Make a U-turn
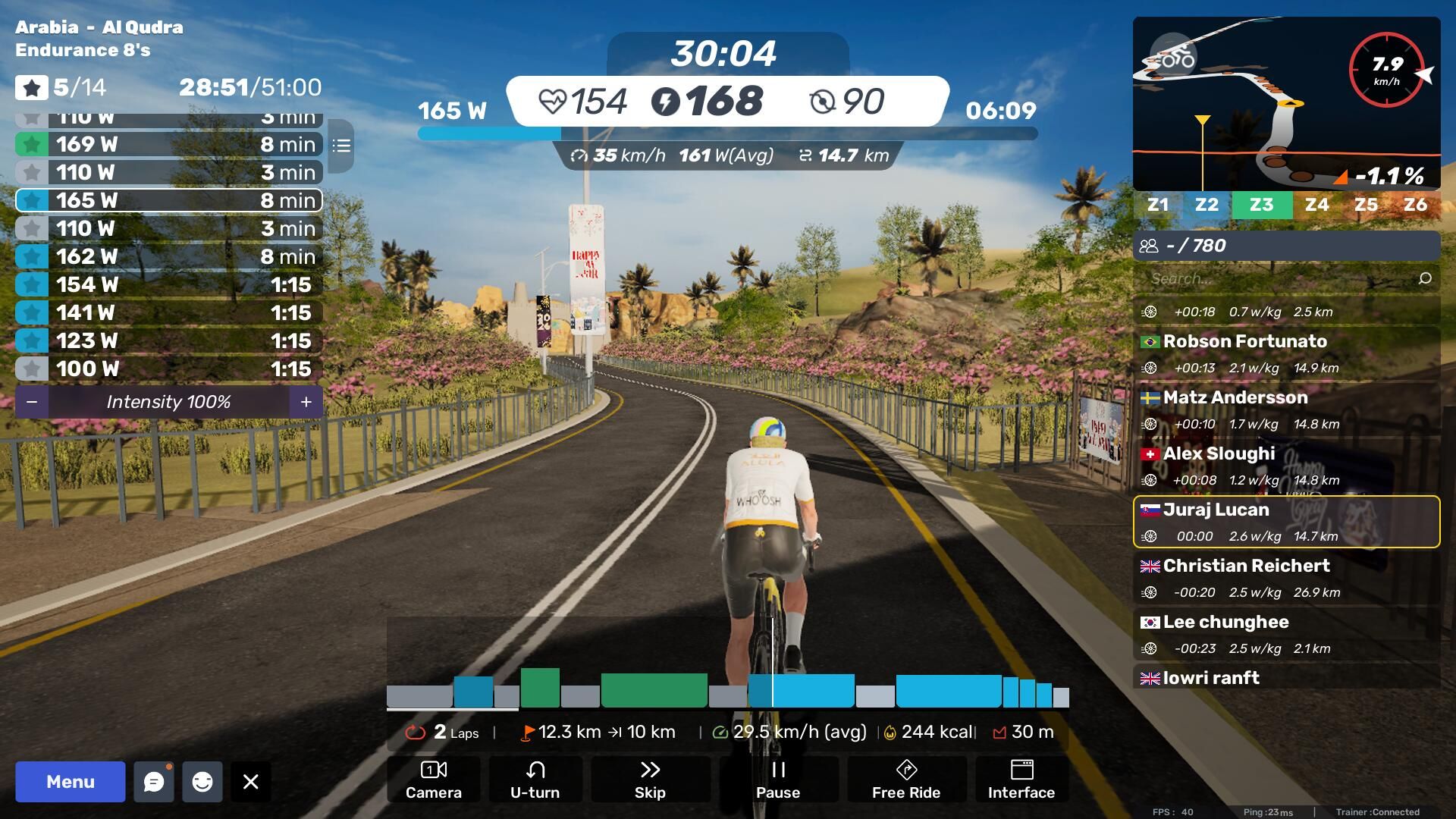The image size is (1456, 819). click(535, 780)
